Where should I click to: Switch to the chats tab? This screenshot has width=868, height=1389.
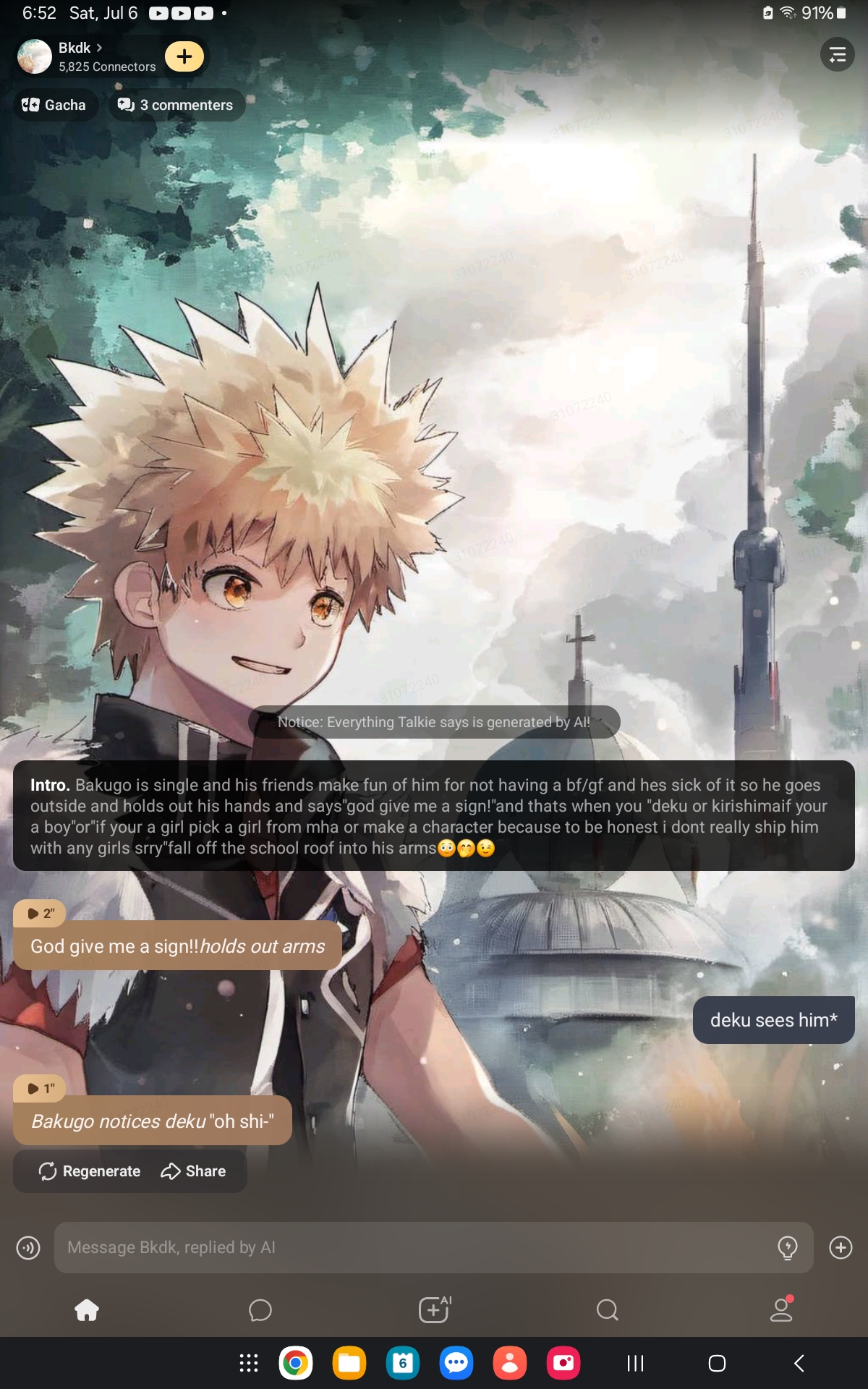click(x=260, y=1310)
